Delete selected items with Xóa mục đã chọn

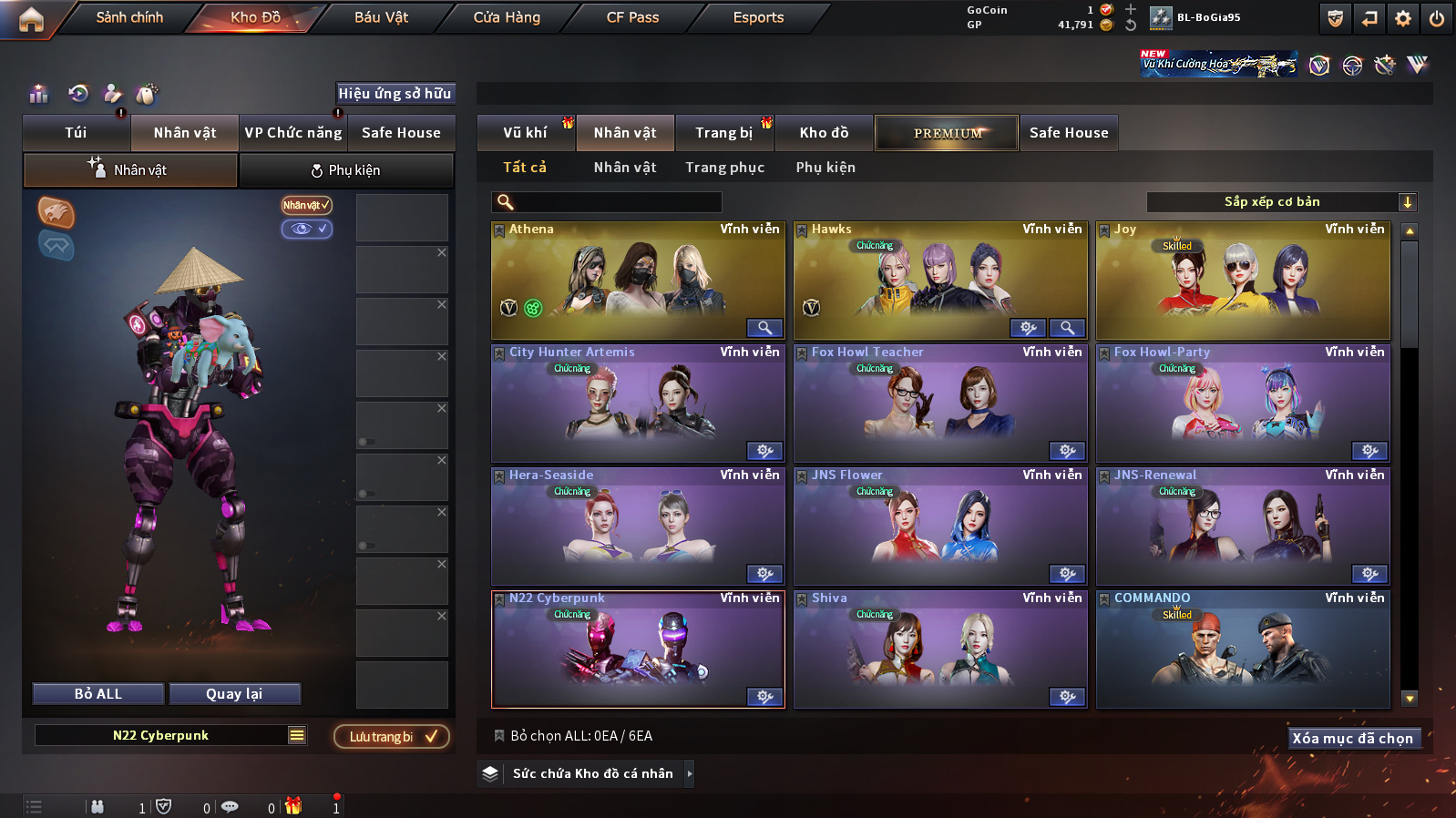pos(1352,739)
